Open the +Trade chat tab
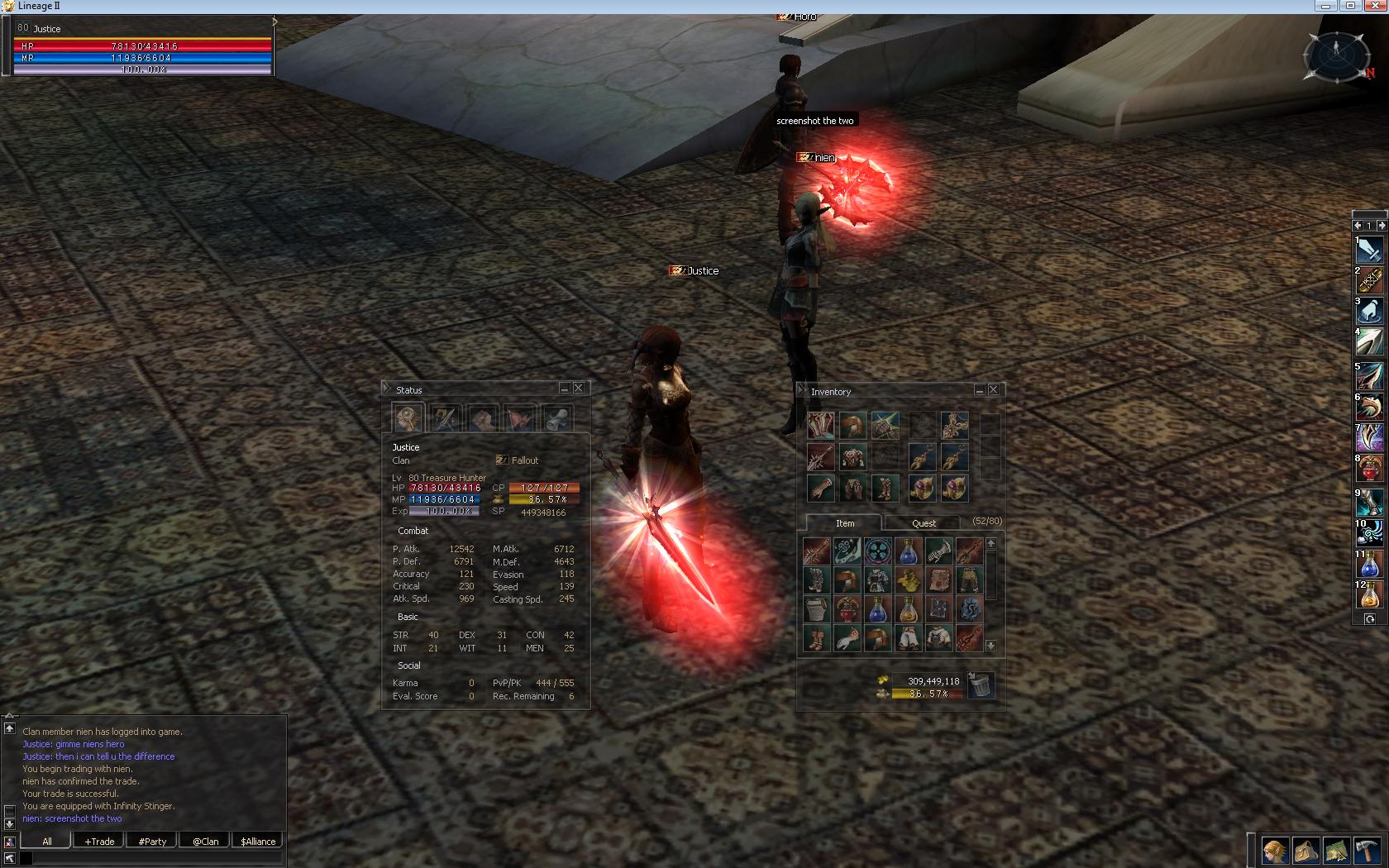1389x868 pixels. click(x=99, y=841)
